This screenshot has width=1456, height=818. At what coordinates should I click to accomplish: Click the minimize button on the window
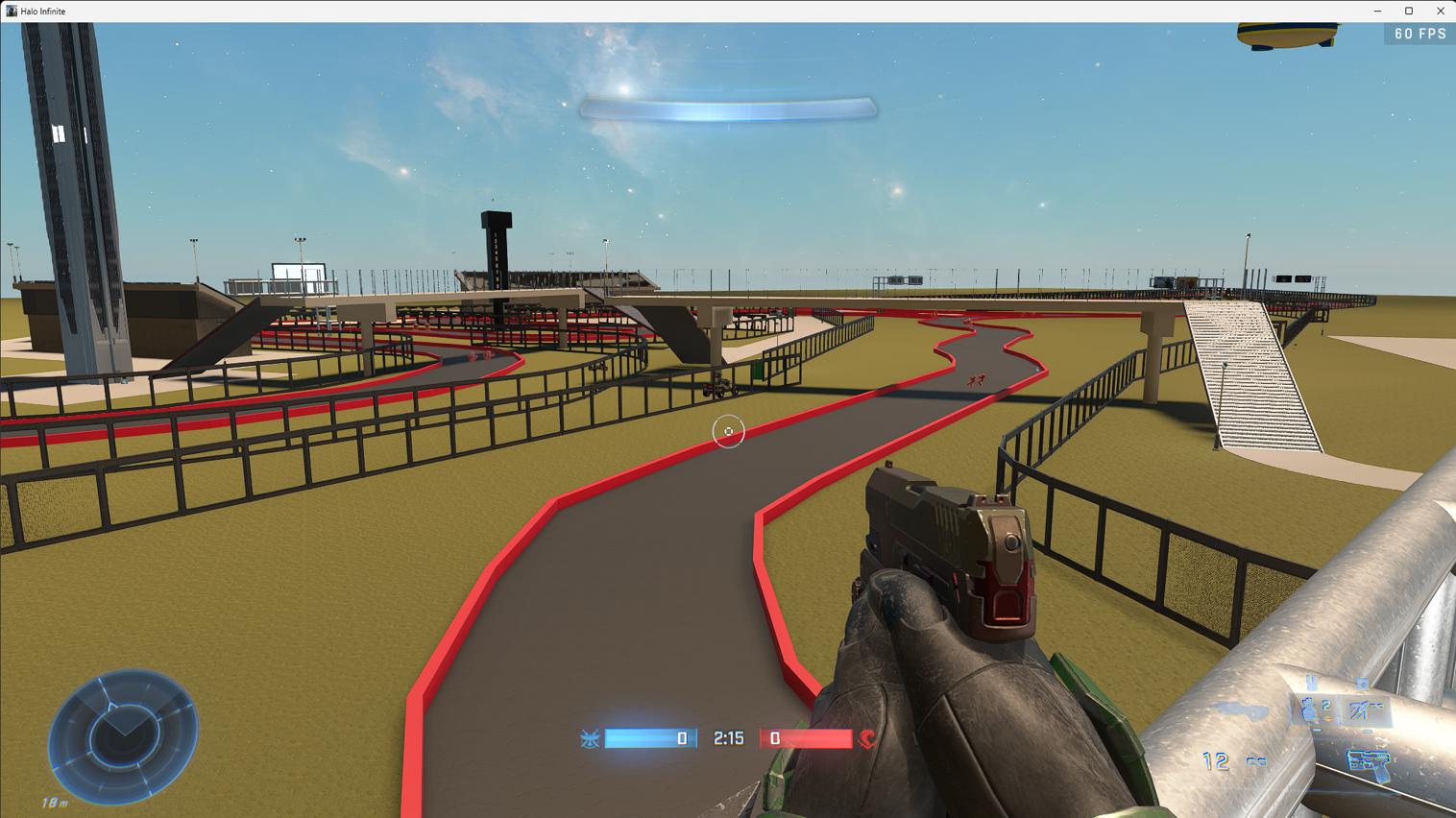[x=1376, y=11]
